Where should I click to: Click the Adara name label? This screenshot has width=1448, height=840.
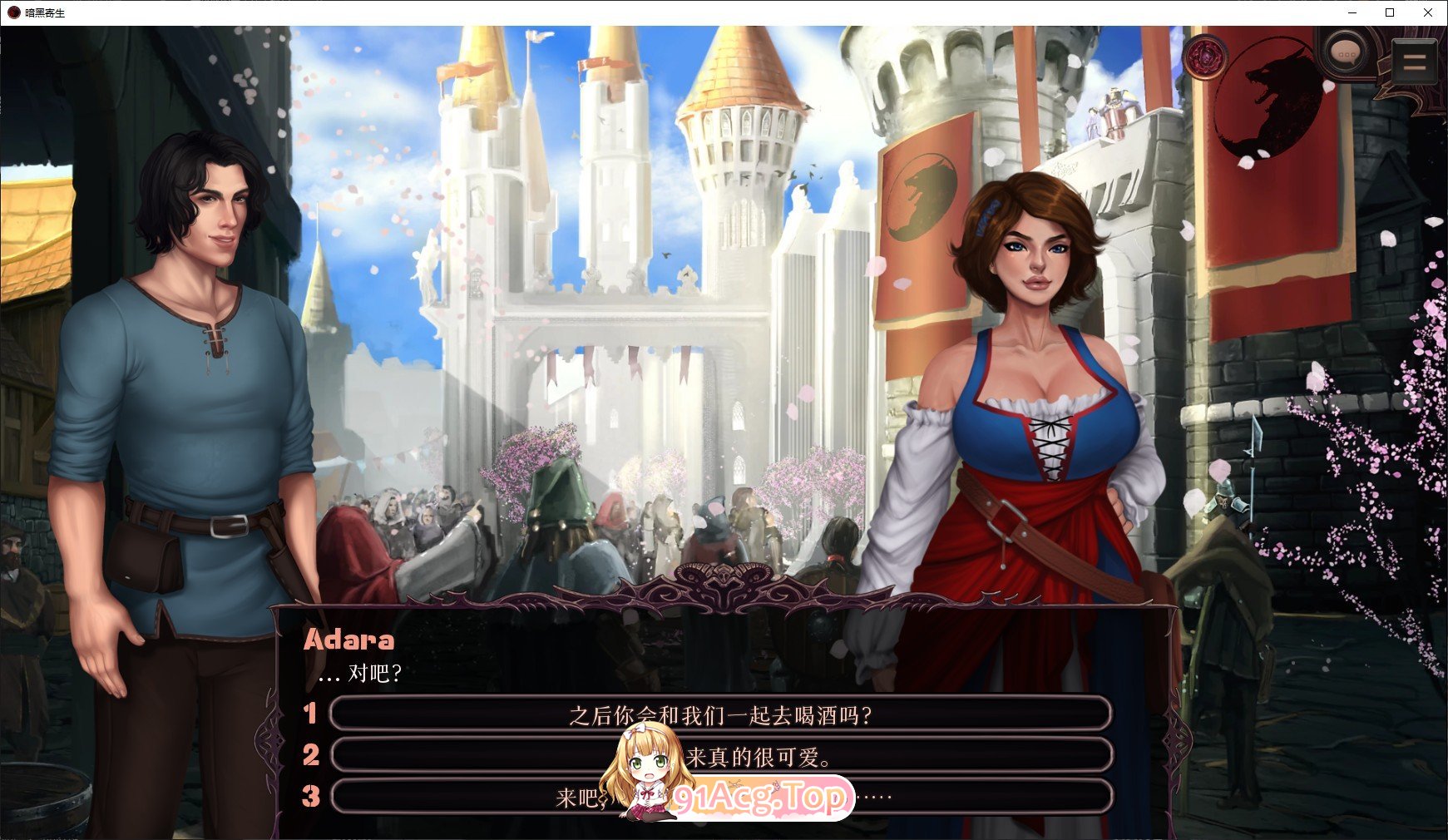(348, 640)
